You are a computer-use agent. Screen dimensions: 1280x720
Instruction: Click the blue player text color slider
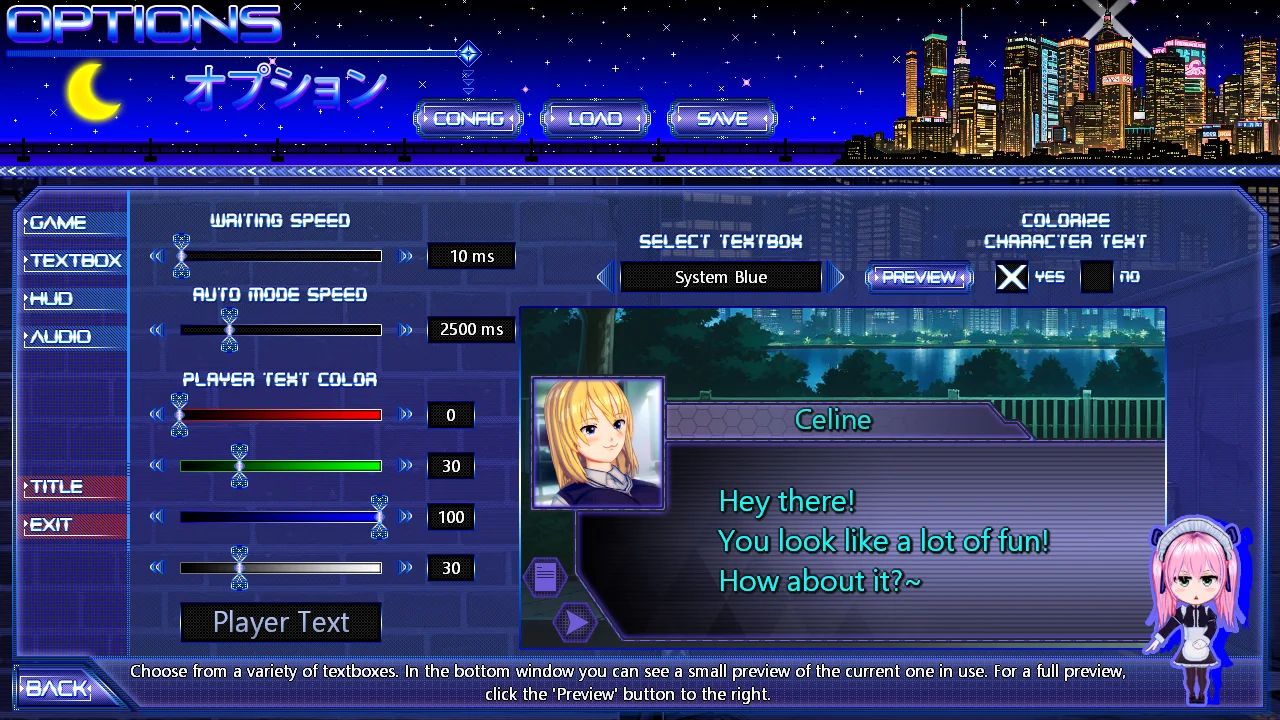tap(281, 517)
